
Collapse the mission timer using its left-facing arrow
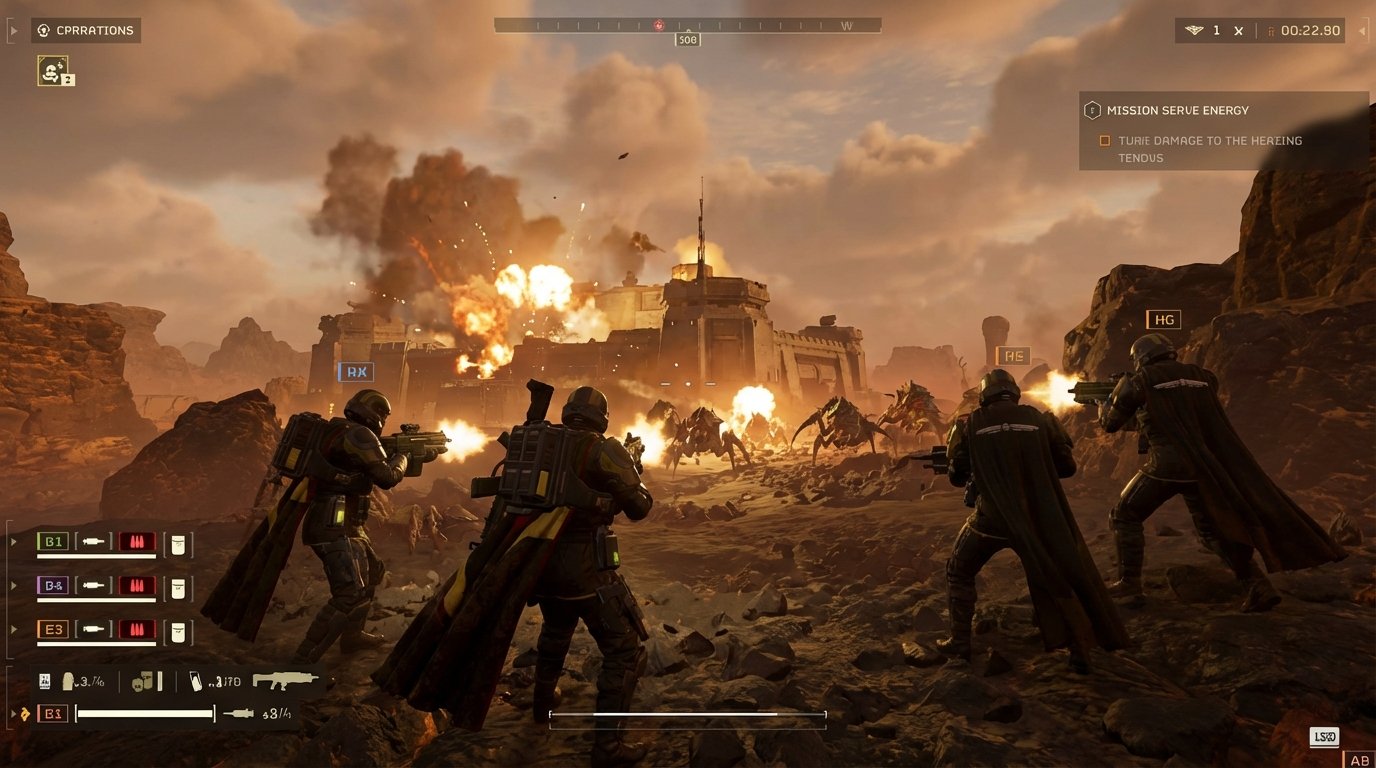pos(1362,30)
